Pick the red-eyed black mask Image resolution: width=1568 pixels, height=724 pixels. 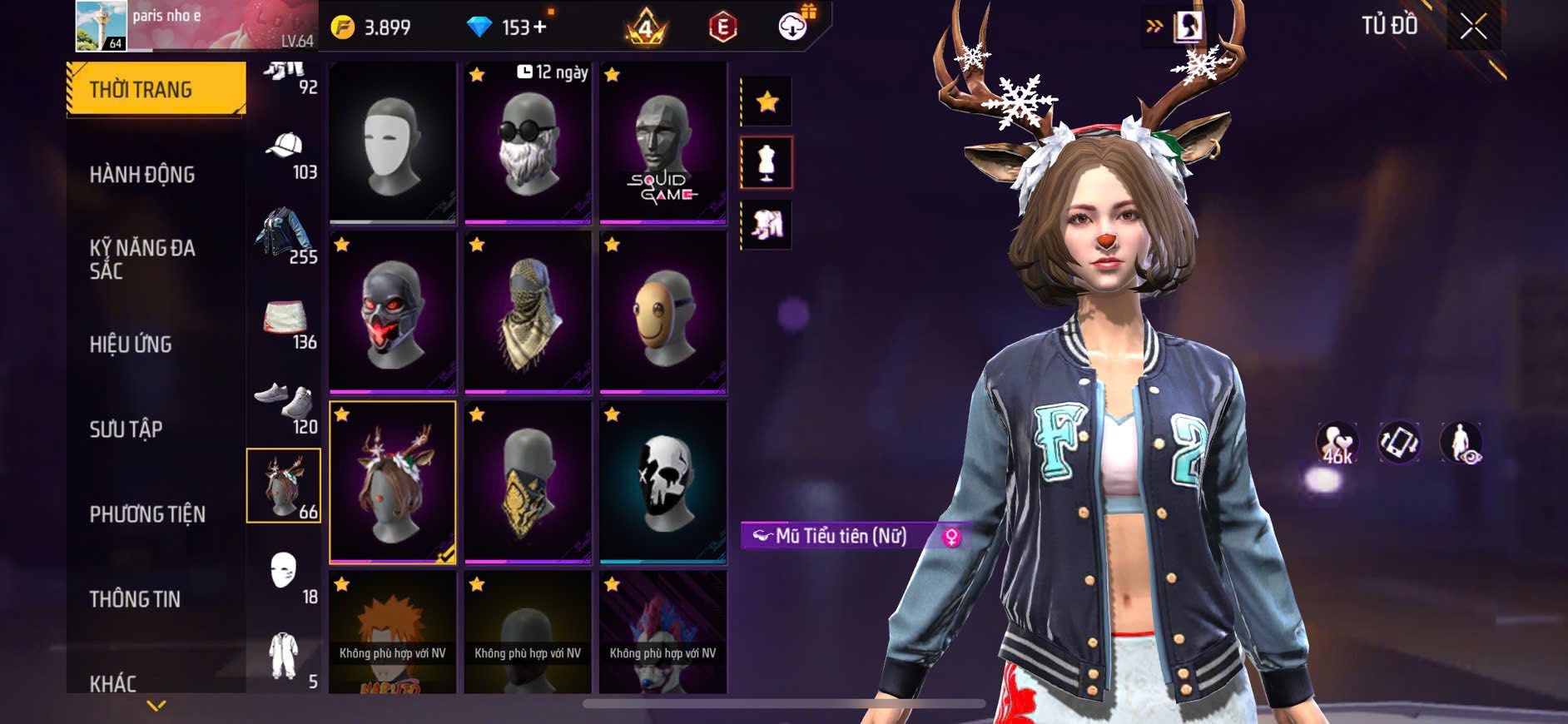click(393, 312)
